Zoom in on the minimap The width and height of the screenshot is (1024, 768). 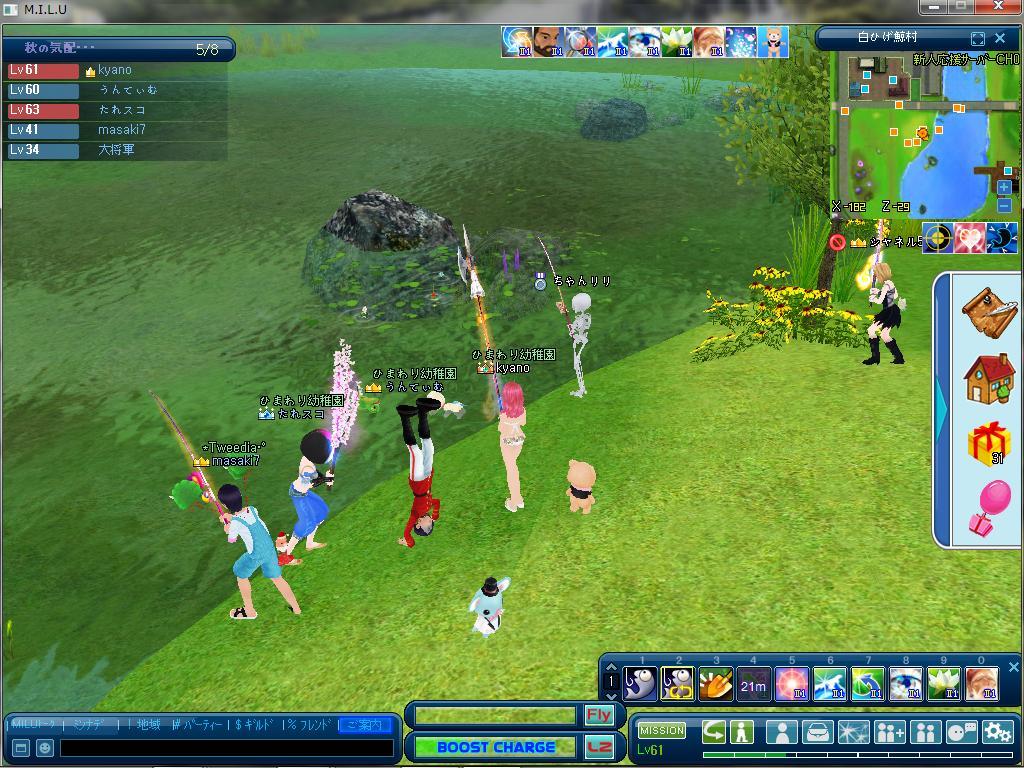point(1004,188)
